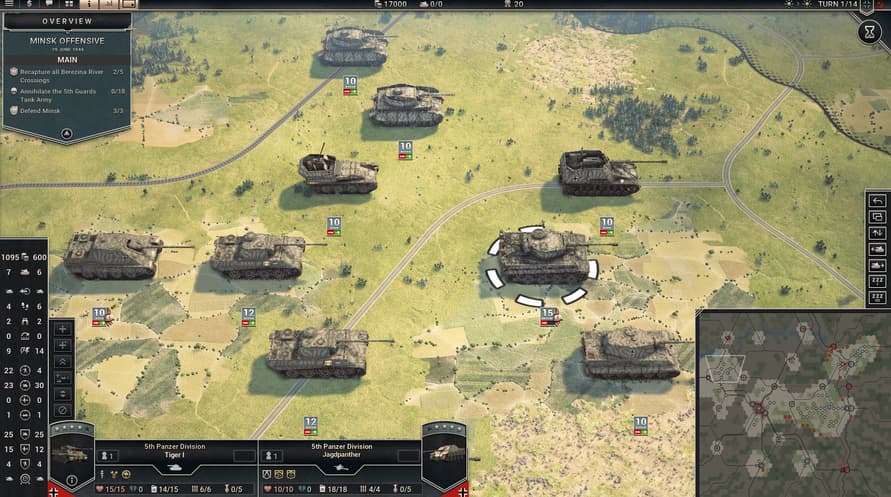
Task: Open the grid layout panel in top bar
Action: (69, 4)
